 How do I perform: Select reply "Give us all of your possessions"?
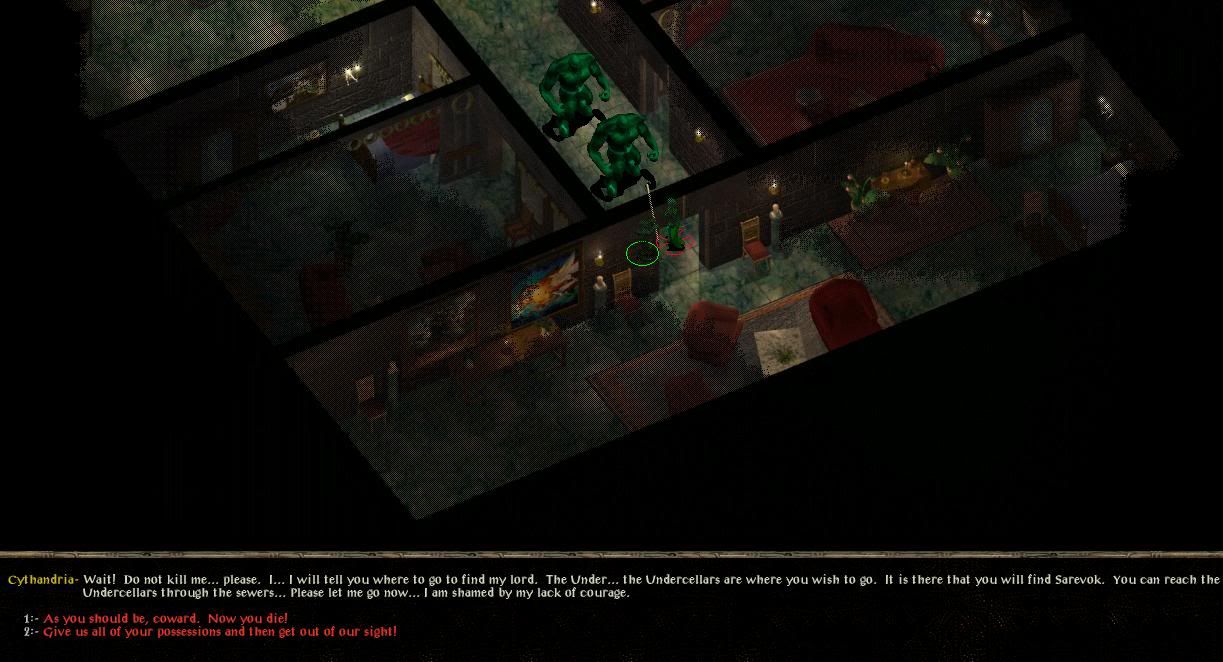[220, 632]
